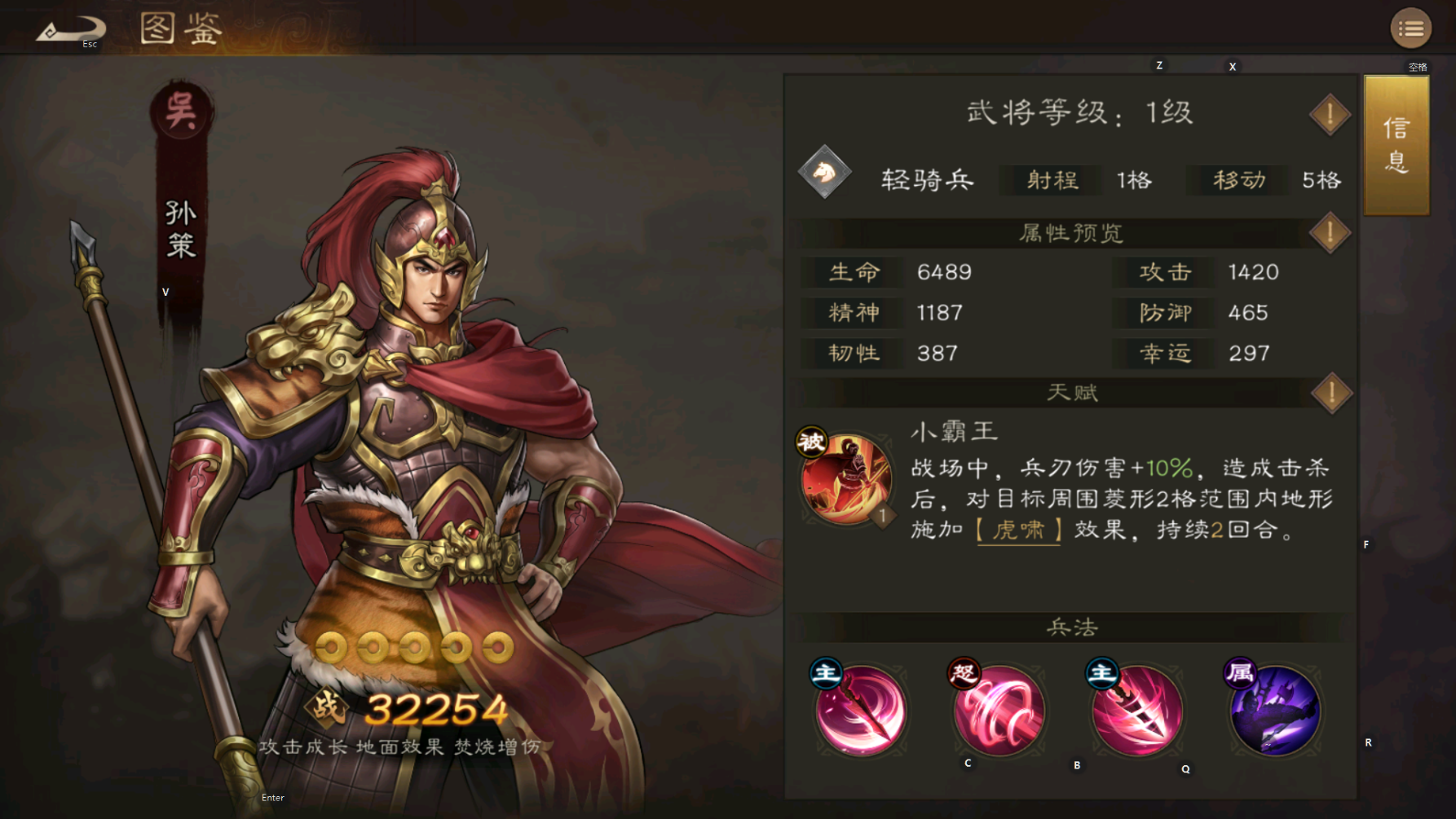Image resolution: width=1456 pixels, height=819 pixels.
Task: Click the back arrow icon
Action: [71, 27]
